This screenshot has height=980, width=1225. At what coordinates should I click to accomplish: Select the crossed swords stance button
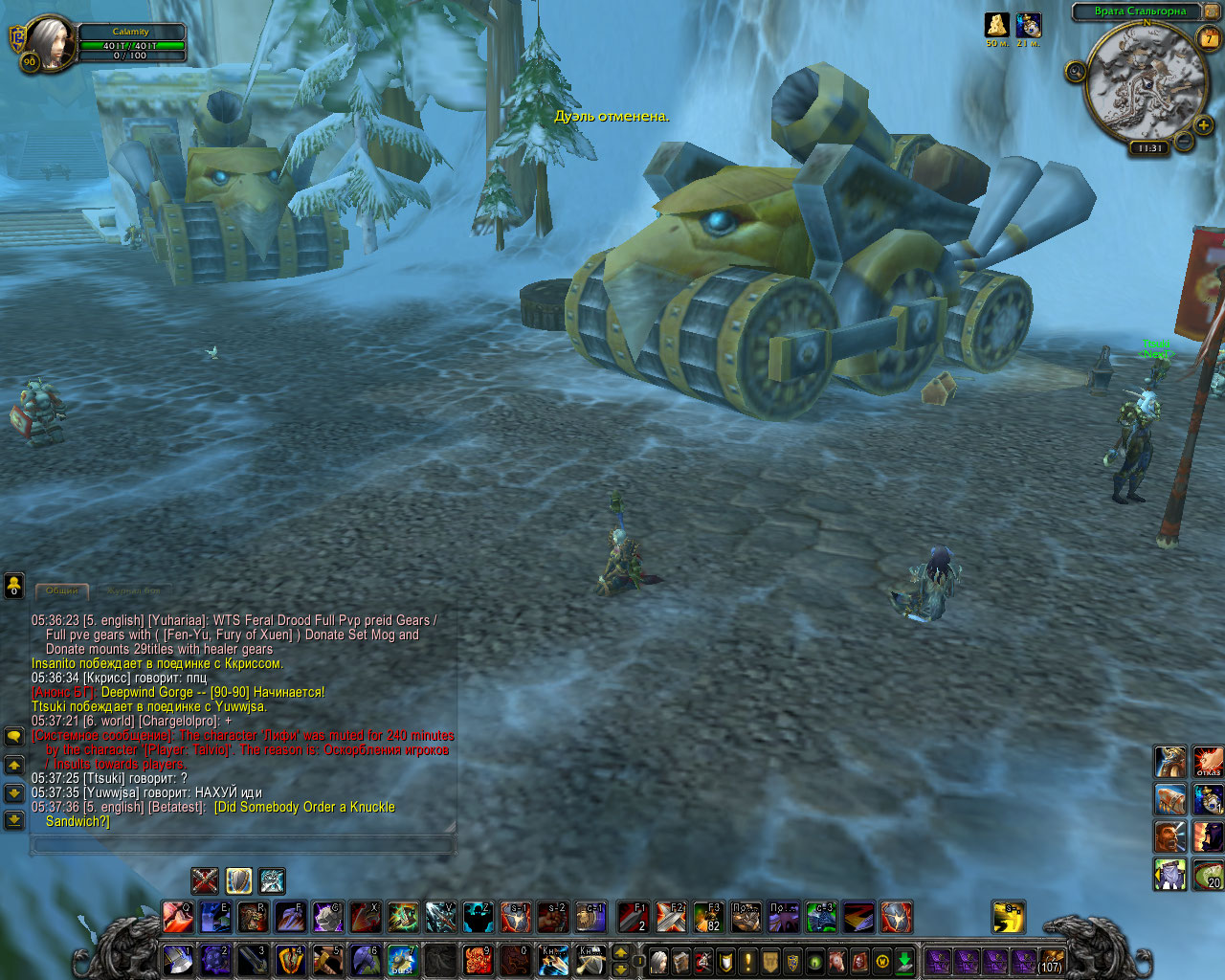pos(205,880)
